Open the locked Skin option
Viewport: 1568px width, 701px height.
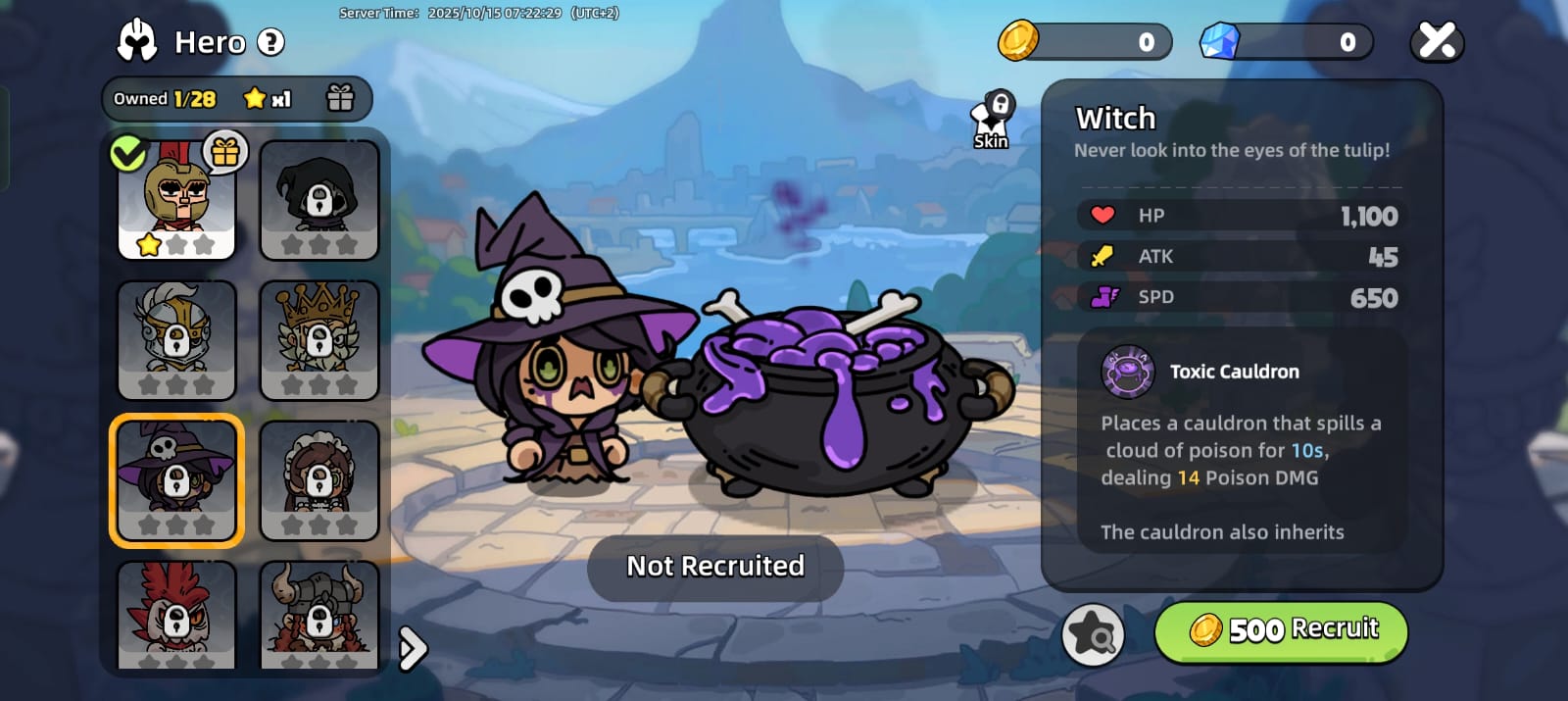coord(992,122)
